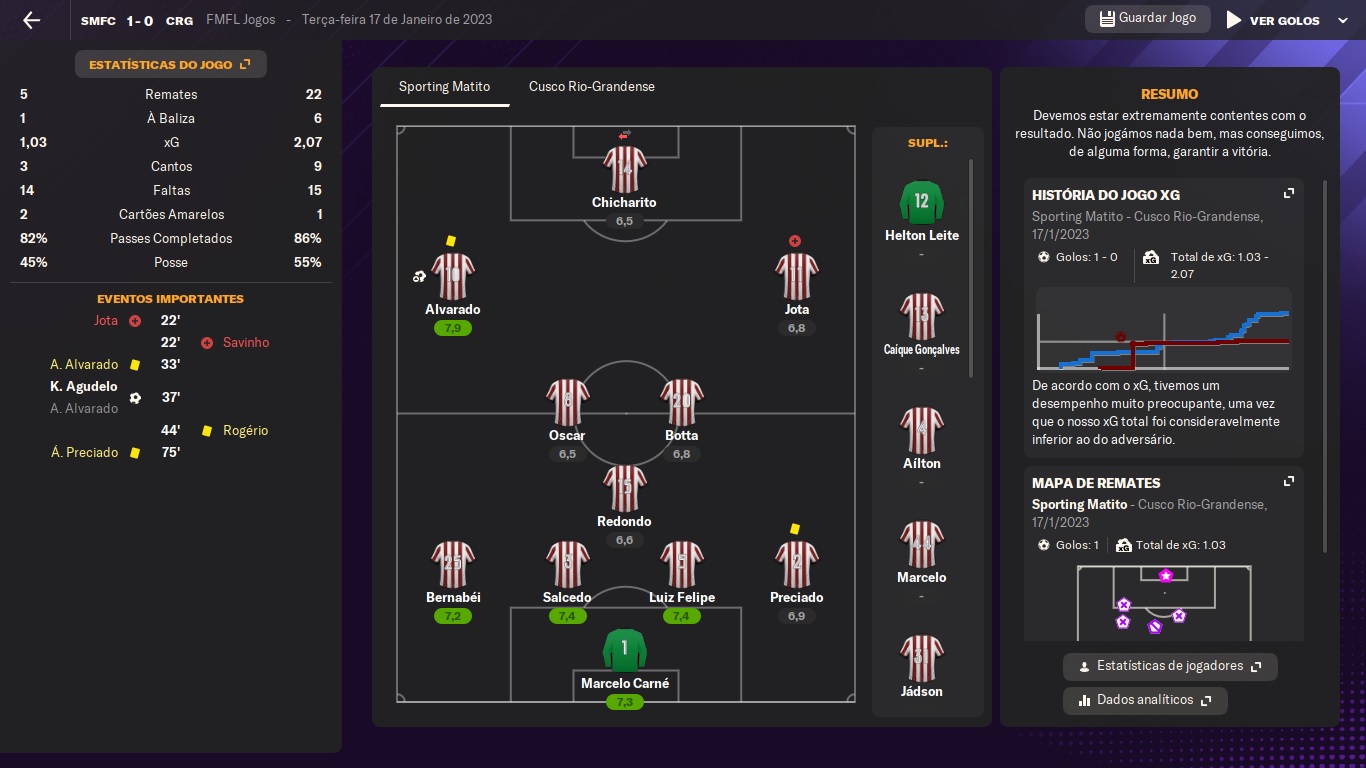
Task: Switch to the Cusco Rio-Grandense tab
Action: point(592,87)
